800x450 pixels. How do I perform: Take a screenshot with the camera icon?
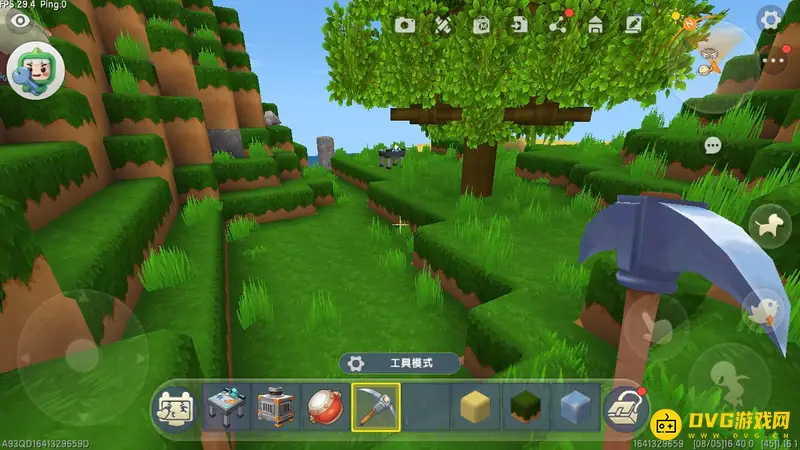point(404,25)
